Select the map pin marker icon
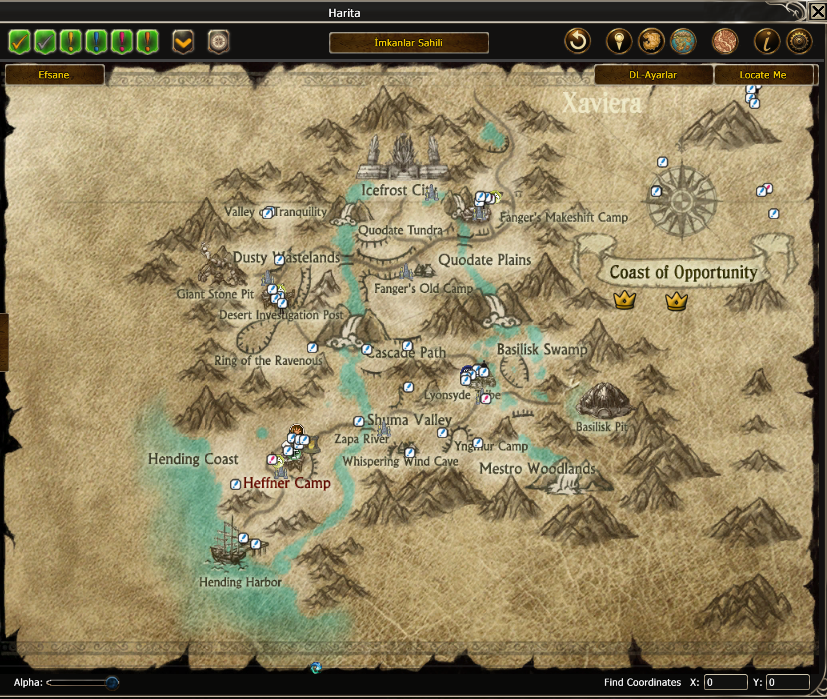 tap(619, 42)
